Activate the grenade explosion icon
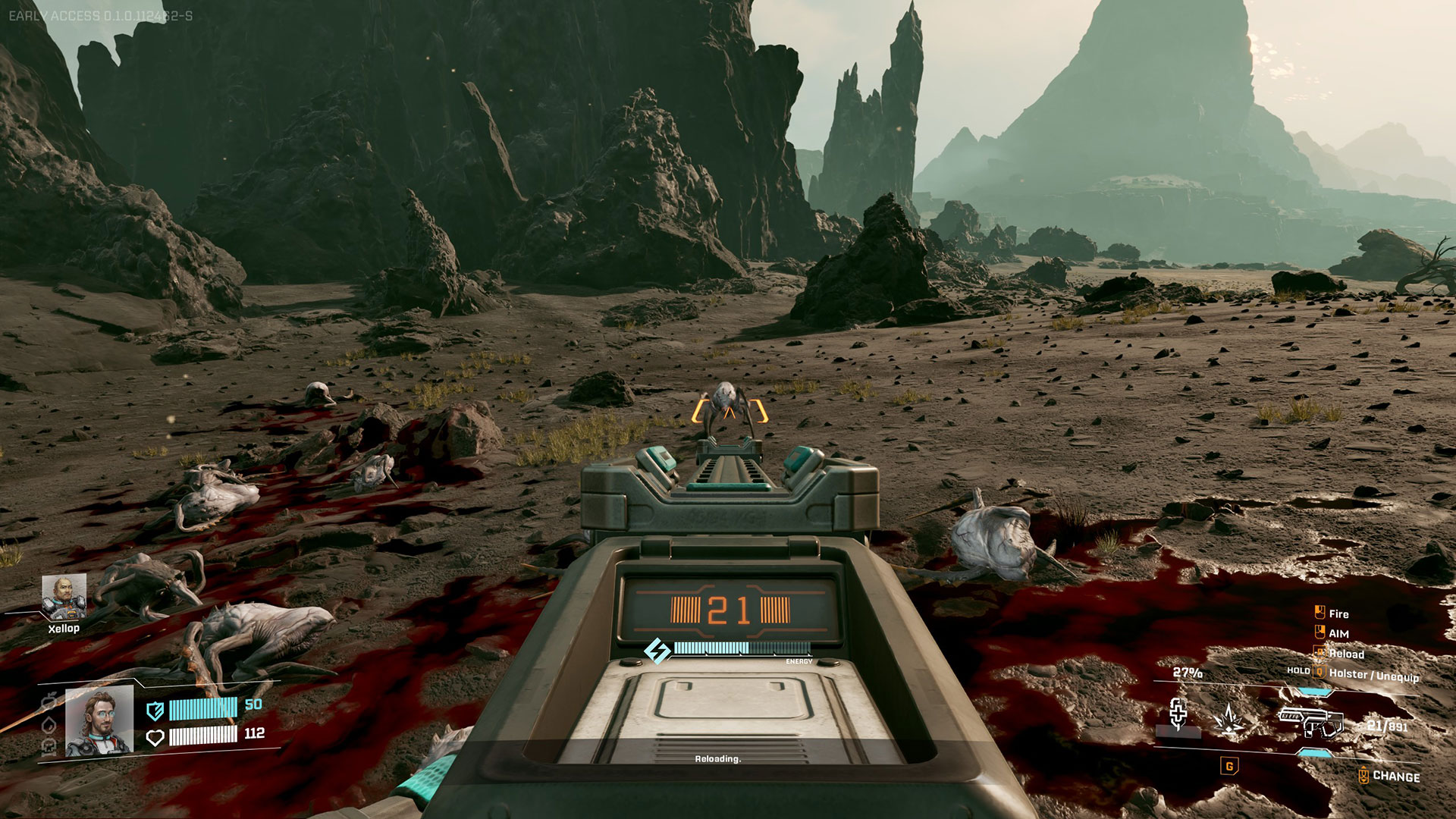The width and height of the screenshot is (1456, 819). [1228, 719]
